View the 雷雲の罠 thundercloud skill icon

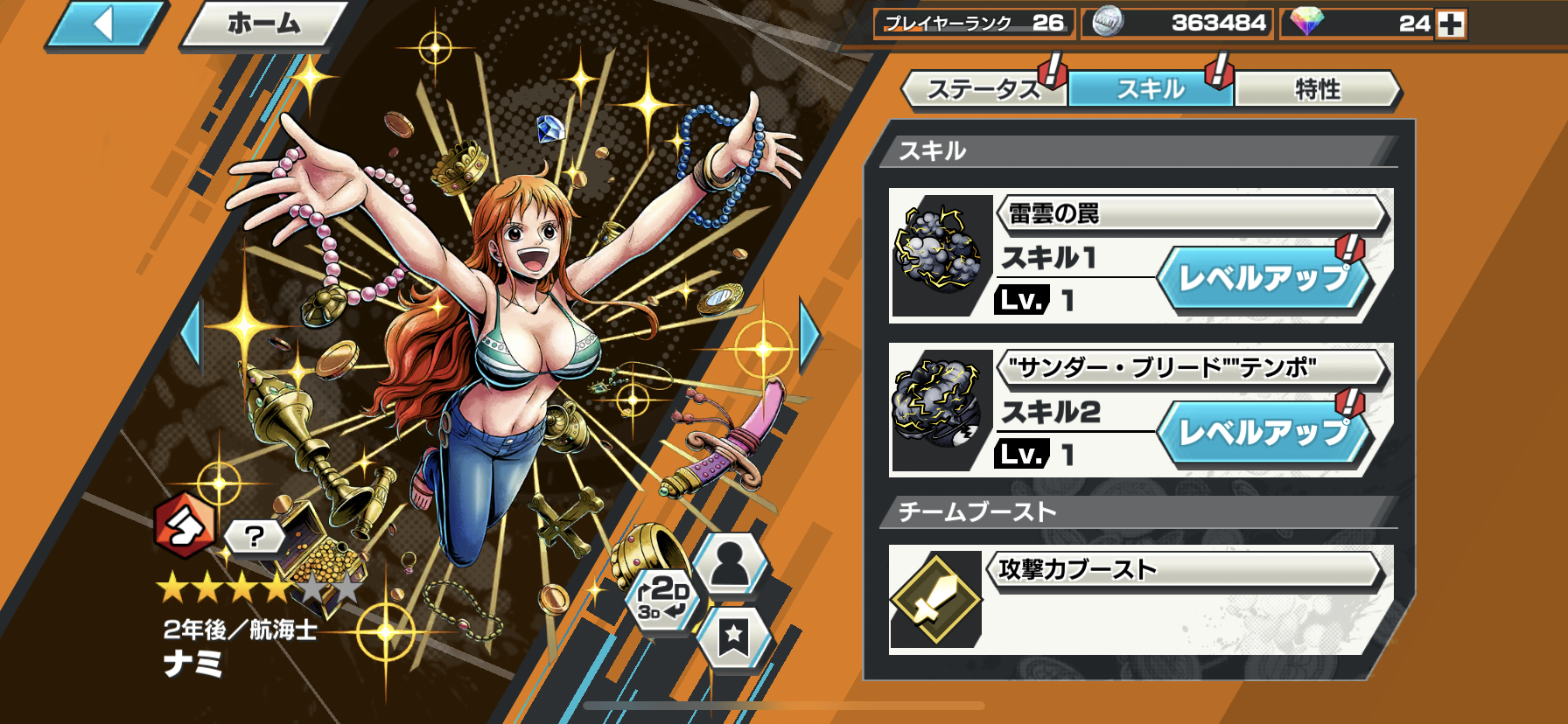937,254
